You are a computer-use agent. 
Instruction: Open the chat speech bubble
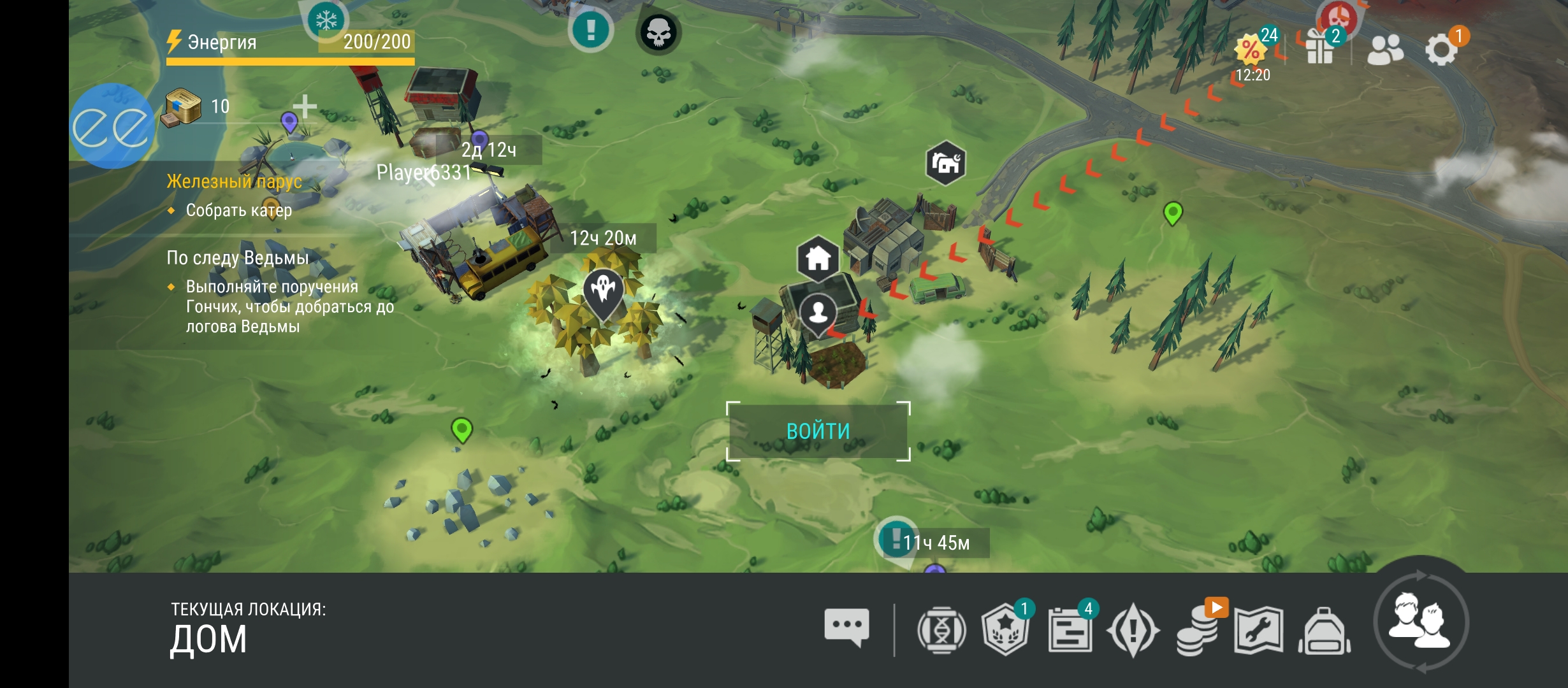pos(846,627)
